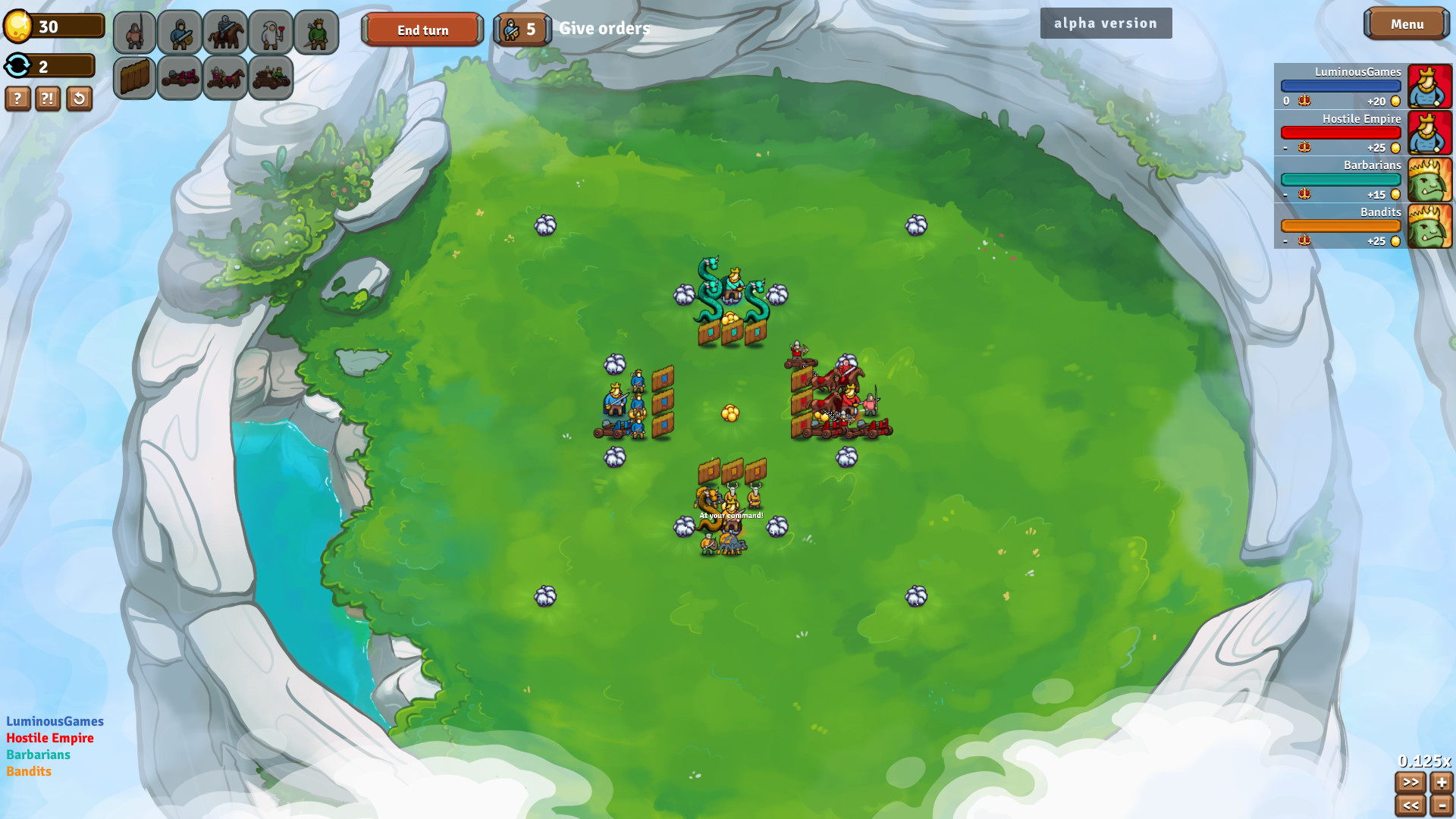Open the game Menu

(1407, 24)
